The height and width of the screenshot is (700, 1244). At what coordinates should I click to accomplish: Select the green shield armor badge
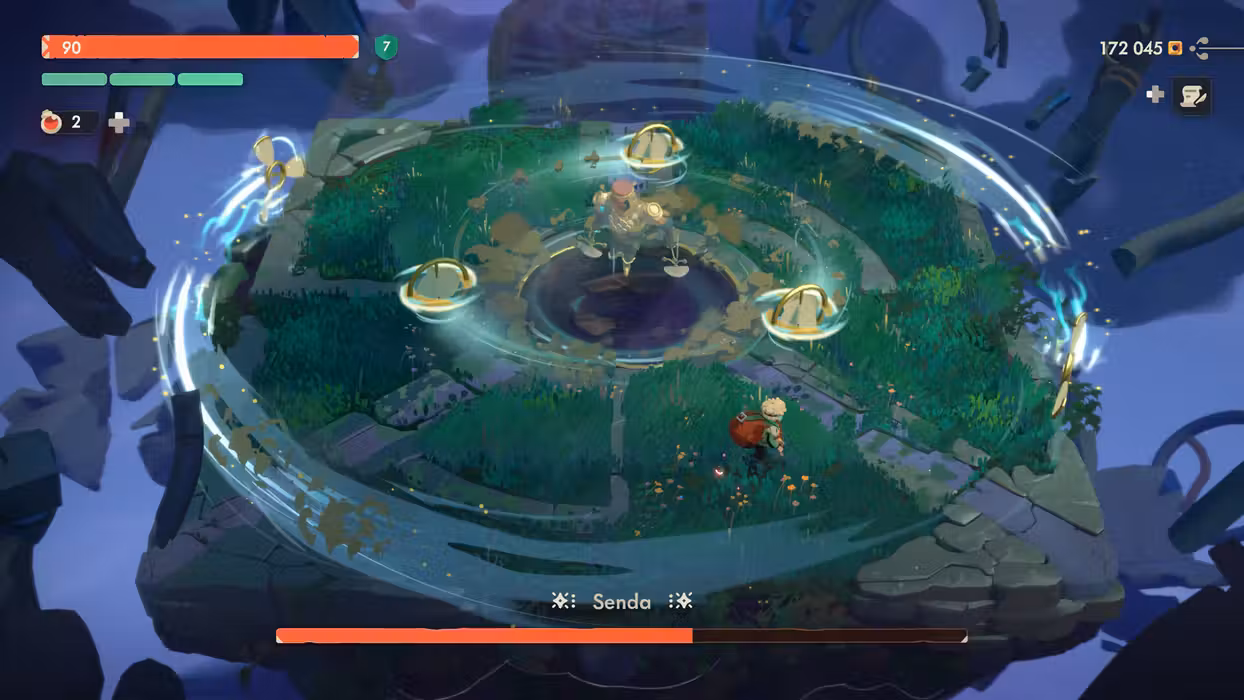(x=385, y=47)
